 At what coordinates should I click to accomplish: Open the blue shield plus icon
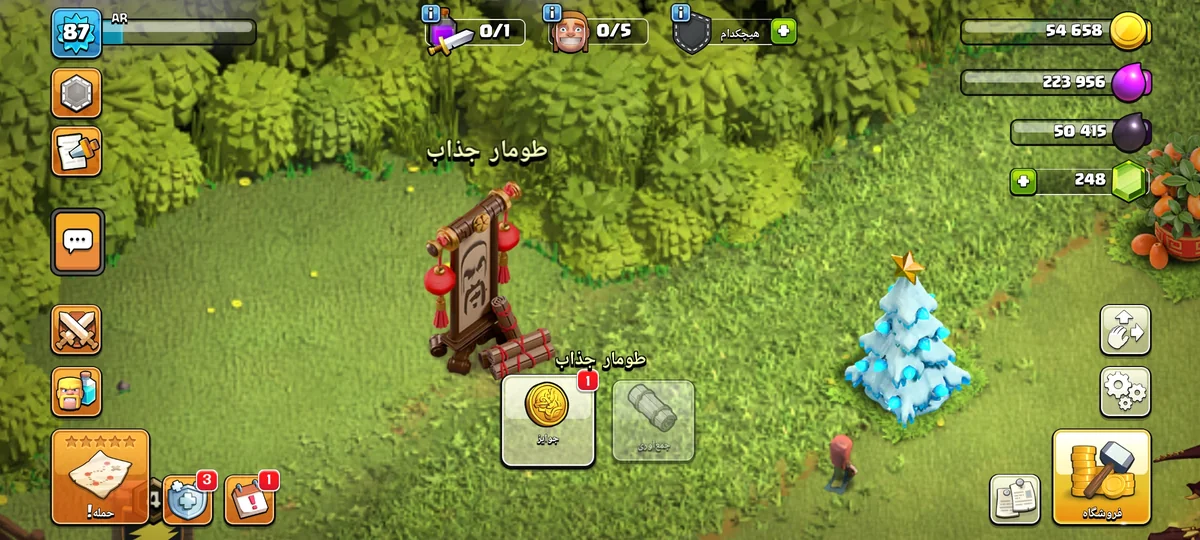(187, 499)
